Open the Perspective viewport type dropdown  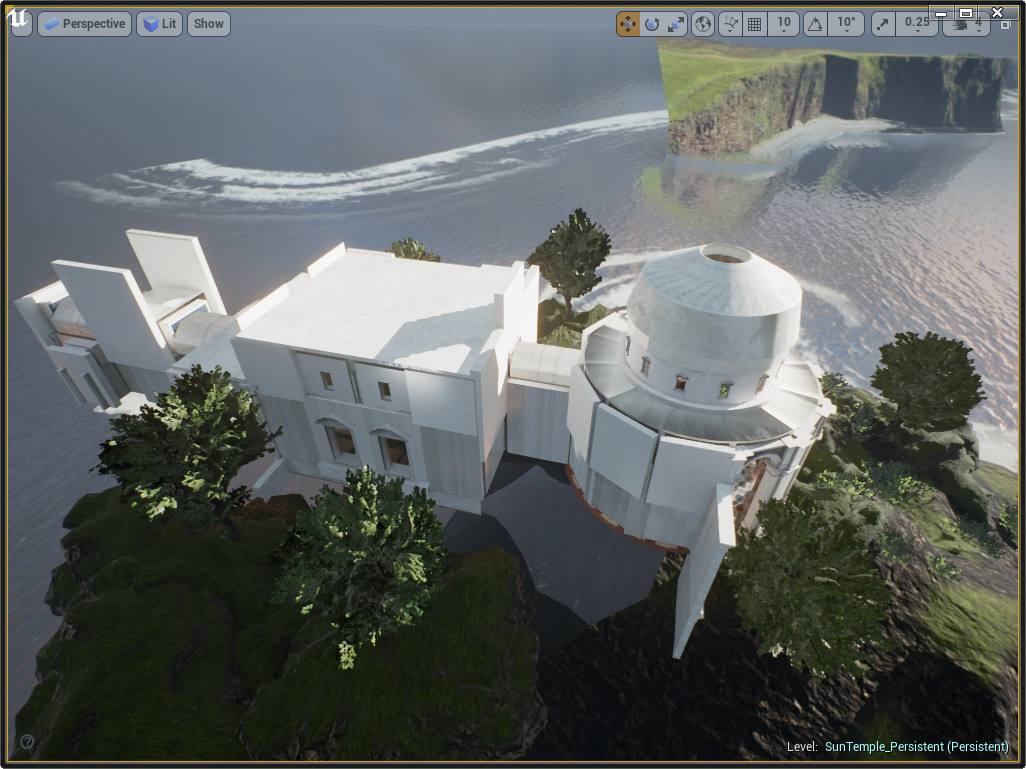pos(84,24)
